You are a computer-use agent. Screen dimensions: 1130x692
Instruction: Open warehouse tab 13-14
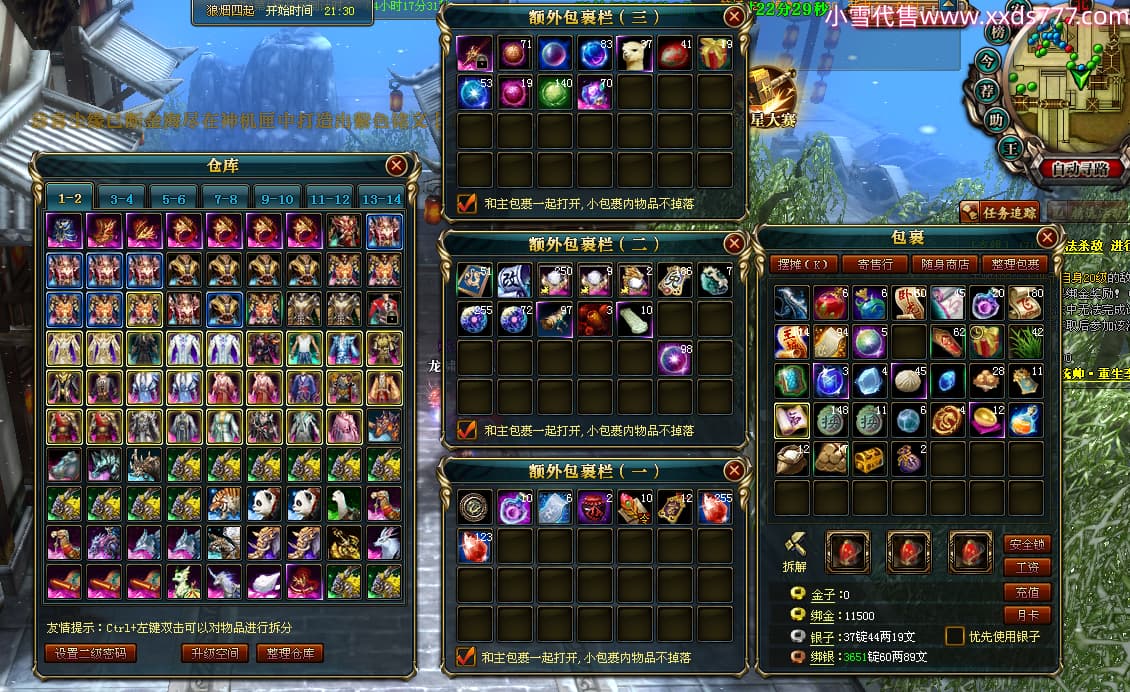381,198
